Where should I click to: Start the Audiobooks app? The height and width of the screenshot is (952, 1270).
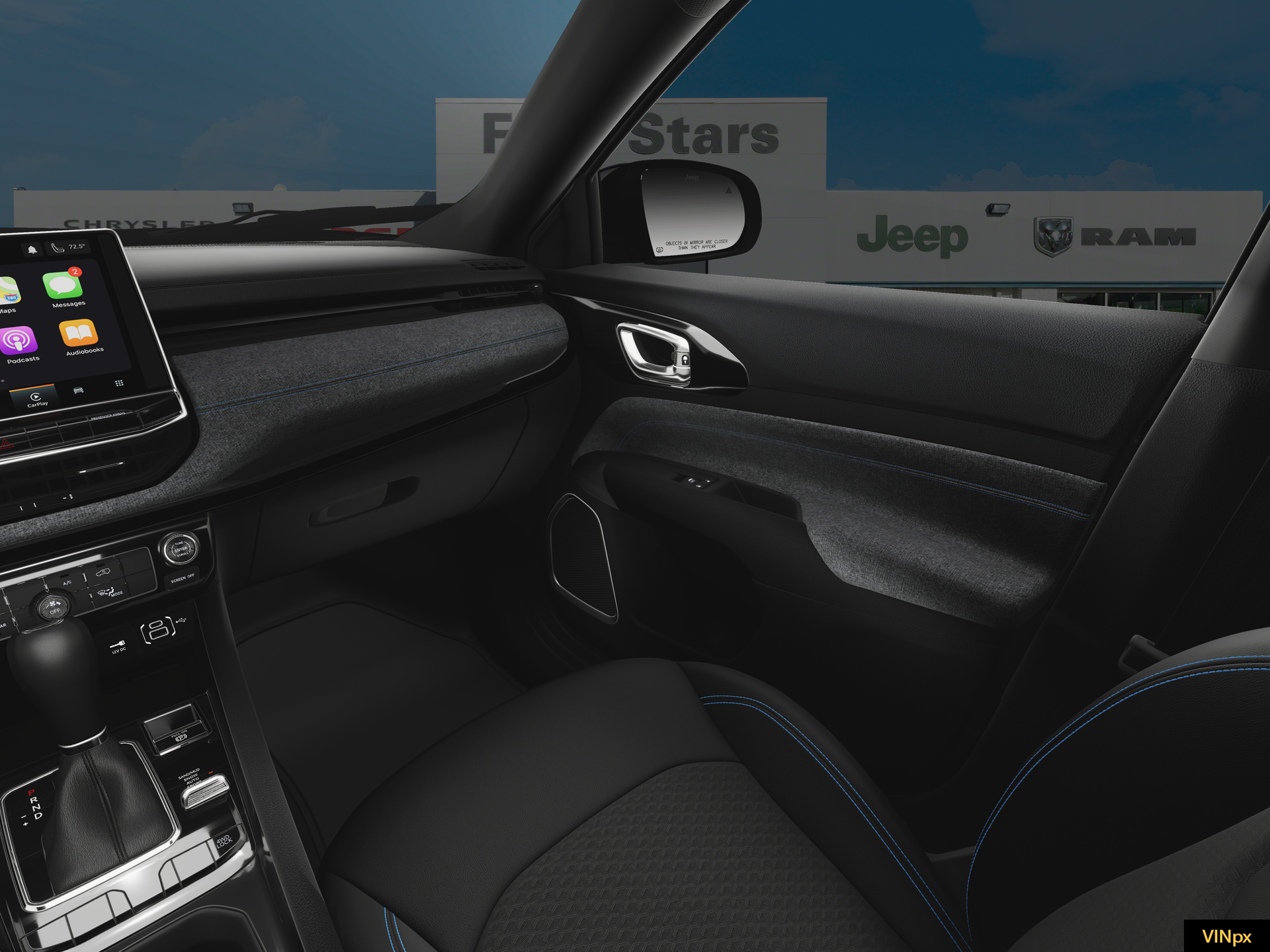pyautogui.click(x=79, y=335)
